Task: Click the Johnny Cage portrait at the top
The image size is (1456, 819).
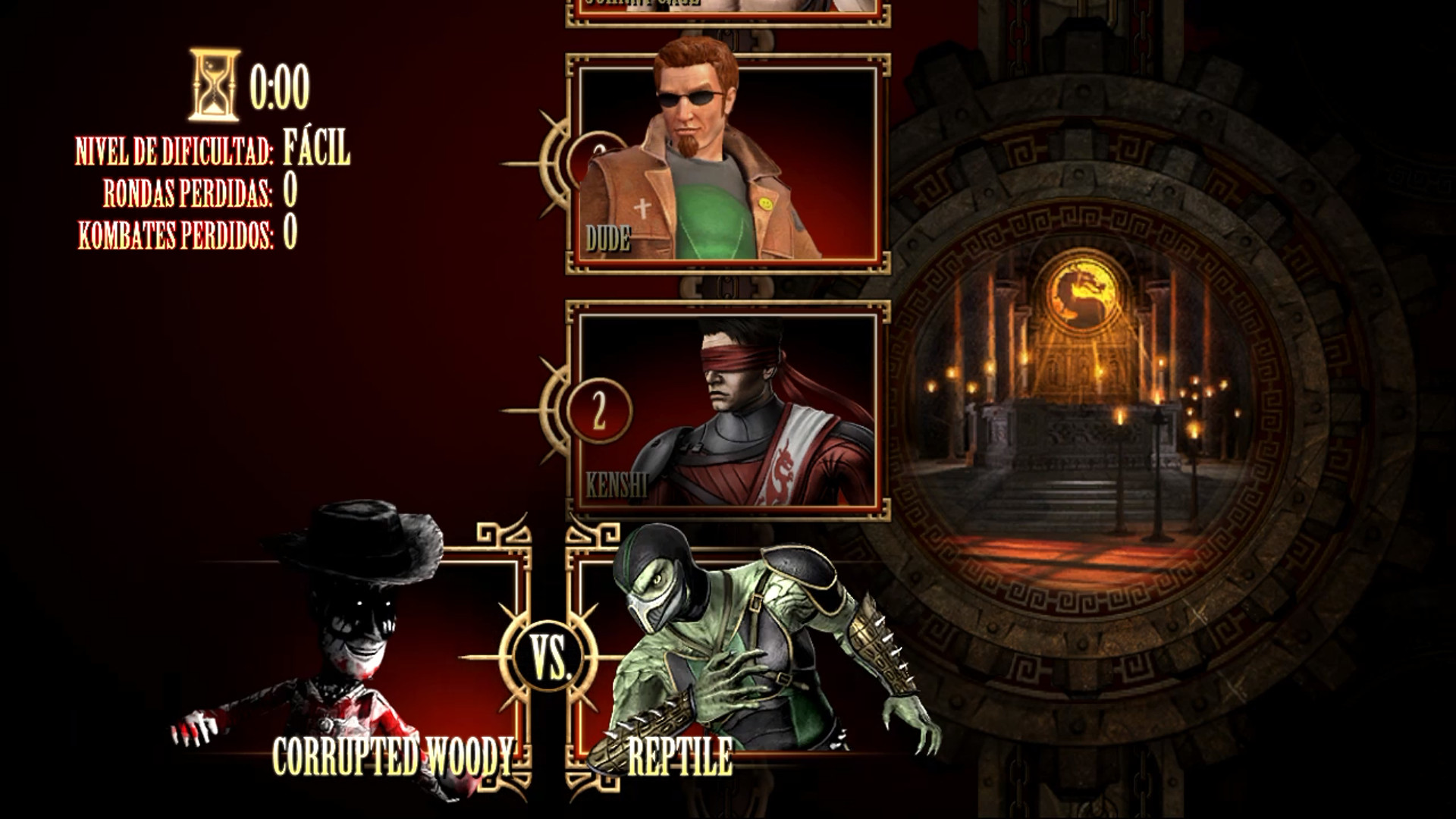Action: coord(724,8)
